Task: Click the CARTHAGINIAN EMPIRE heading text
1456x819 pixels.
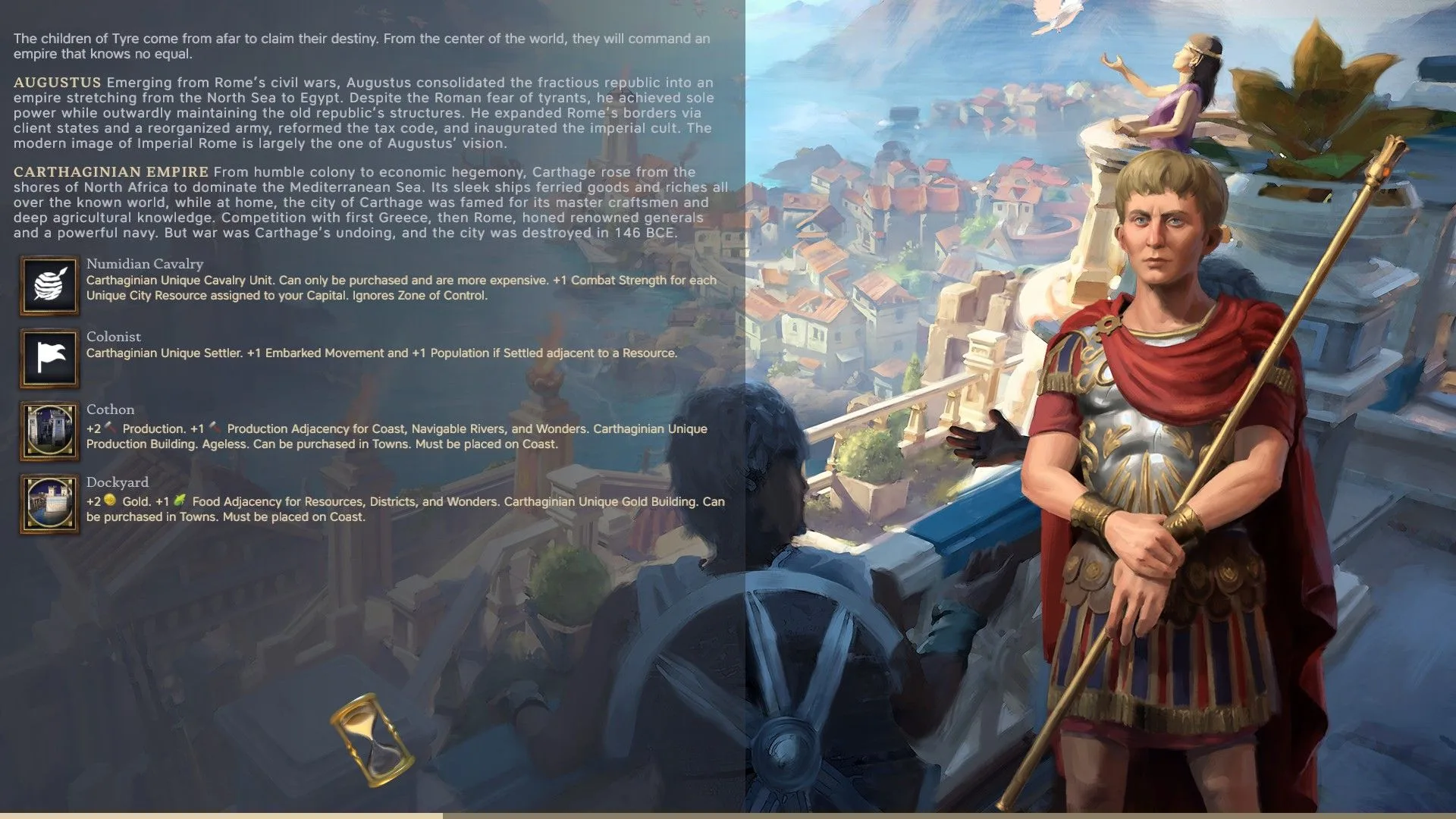Action: 112,171
